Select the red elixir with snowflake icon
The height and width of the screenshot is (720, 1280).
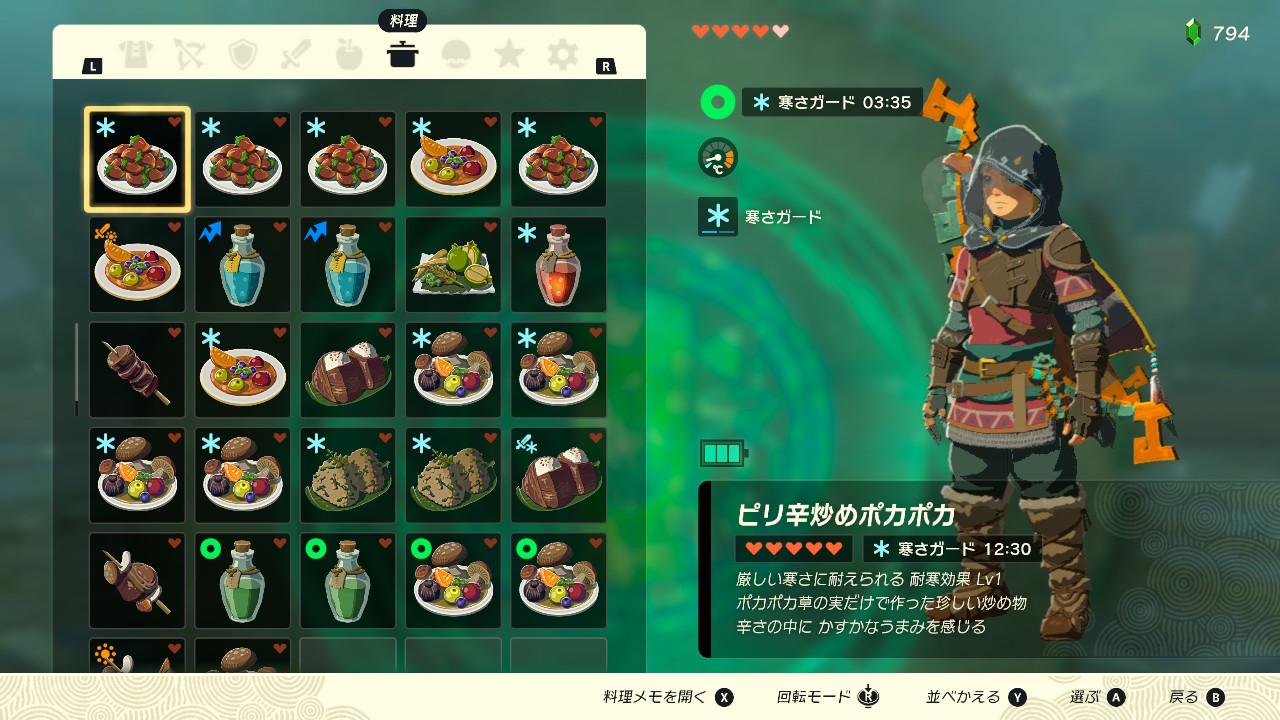tap(559, 265)
